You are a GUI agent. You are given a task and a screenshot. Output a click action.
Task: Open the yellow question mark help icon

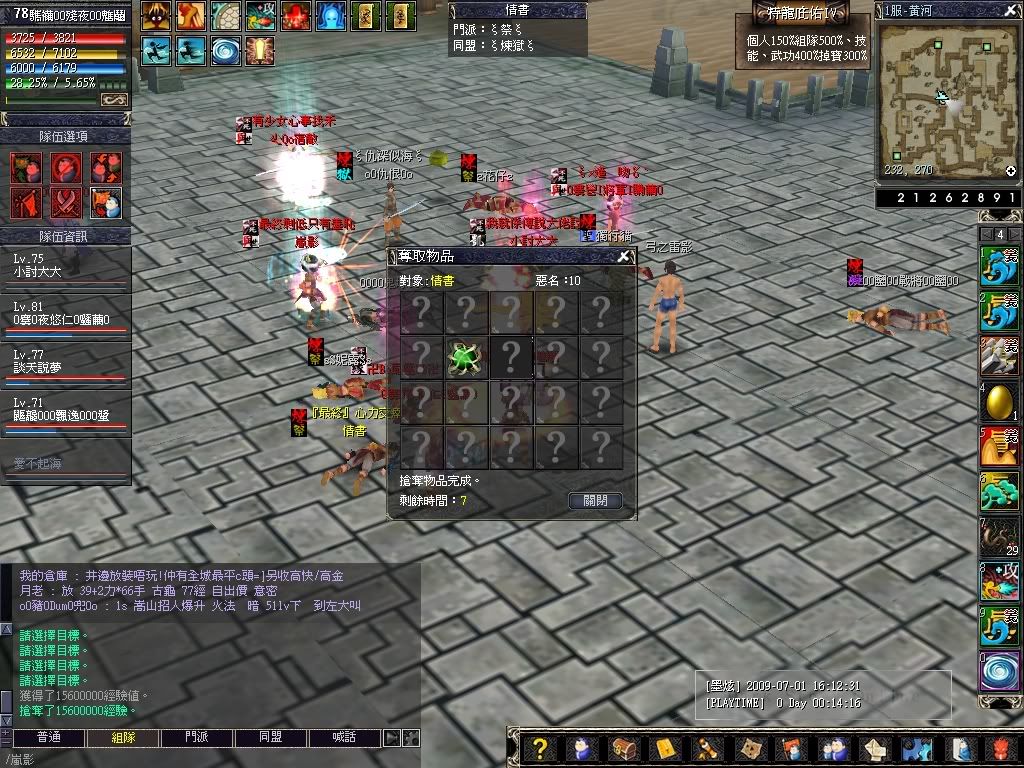click(540, 748)
